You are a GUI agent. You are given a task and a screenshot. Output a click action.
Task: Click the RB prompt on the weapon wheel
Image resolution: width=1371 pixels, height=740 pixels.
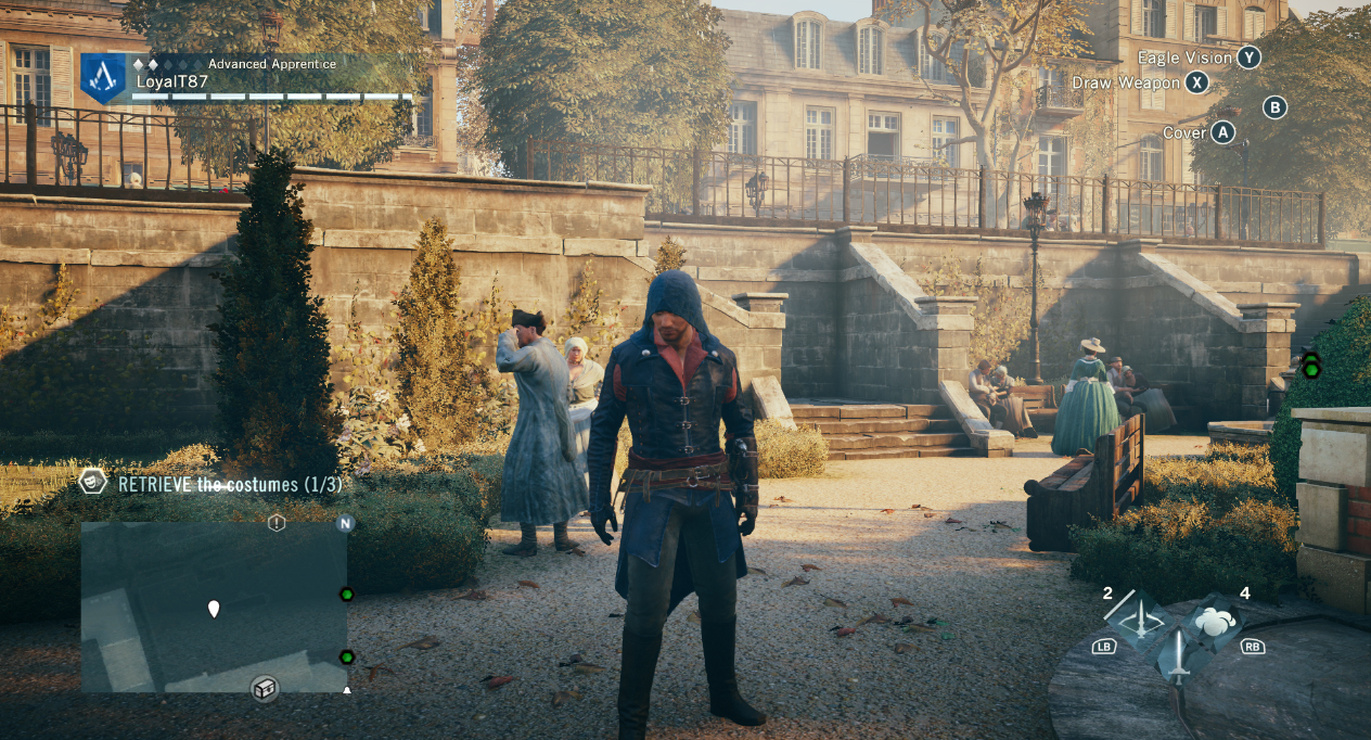(x=1254, y=649)
